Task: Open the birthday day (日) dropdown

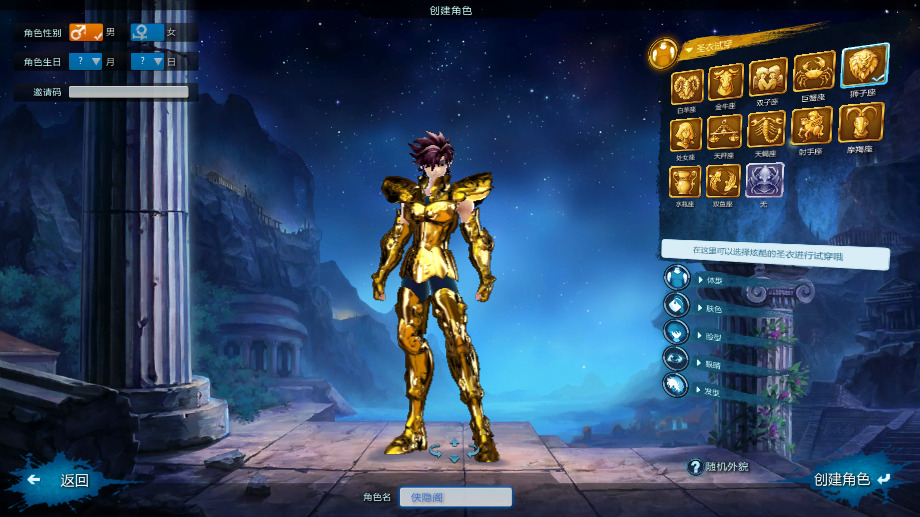Action: coord(147,62)
